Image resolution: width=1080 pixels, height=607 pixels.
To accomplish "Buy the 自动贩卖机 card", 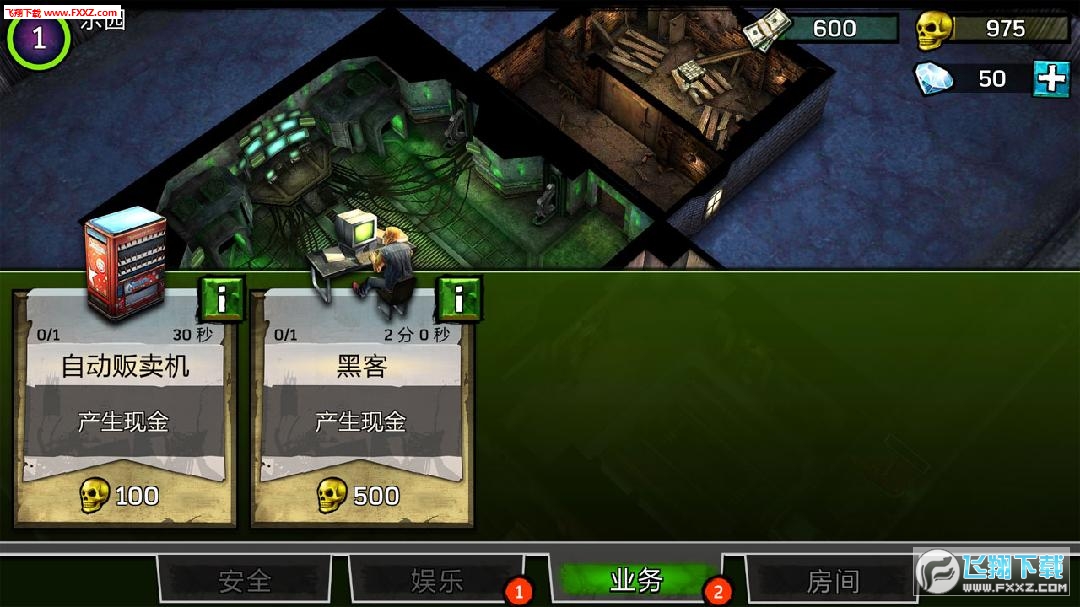I will coord(126,494).
